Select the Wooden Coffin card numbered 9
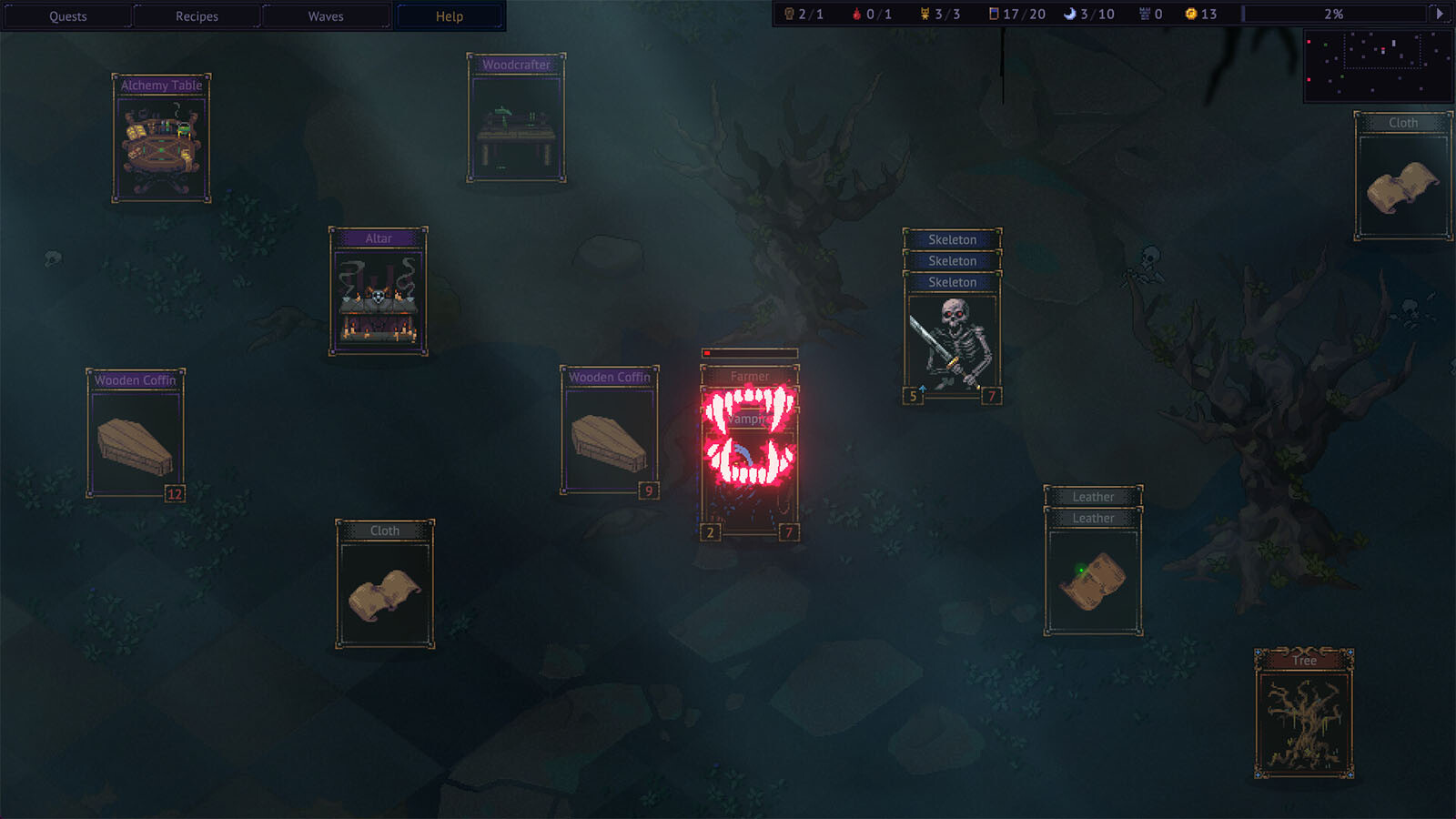This screenshot has width=1456, height=819. pos(609,431)
